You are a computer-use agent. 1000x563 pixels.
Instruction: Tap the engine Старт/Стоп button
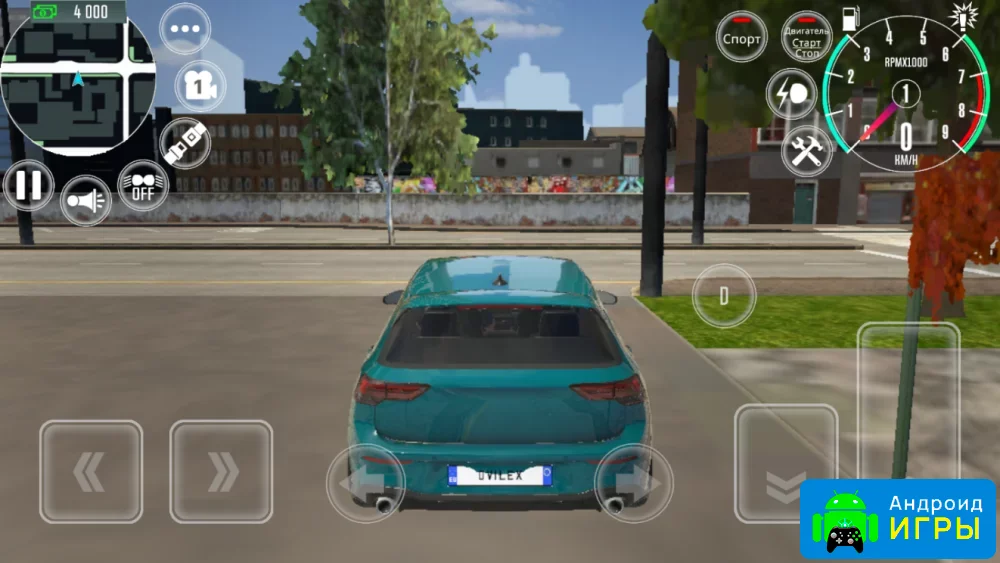pyautogui.click(x=806, y=38)
